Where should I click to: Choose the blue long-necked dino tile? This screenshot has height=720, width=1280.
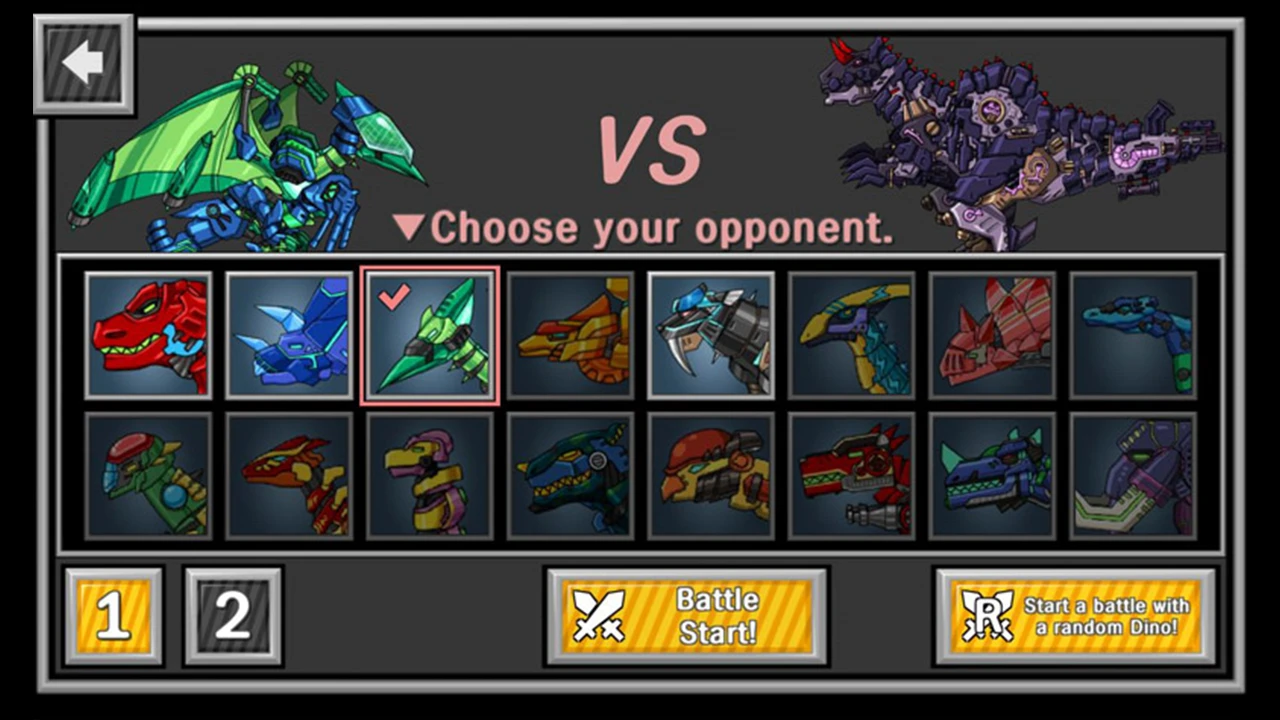pyautogui.click(x=1133, y=335)
